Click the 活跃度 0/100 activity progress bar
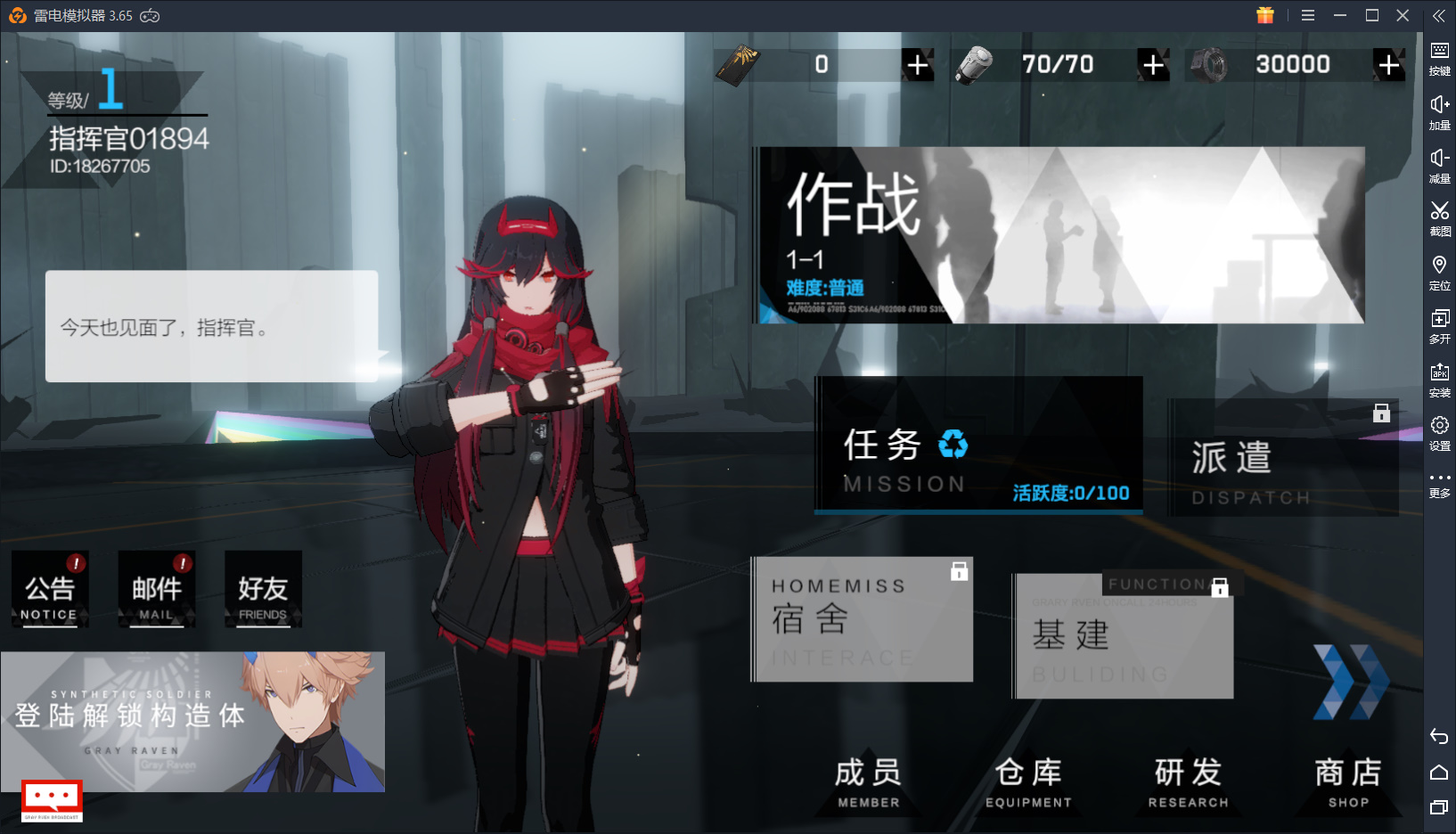 click(1069, 492)
